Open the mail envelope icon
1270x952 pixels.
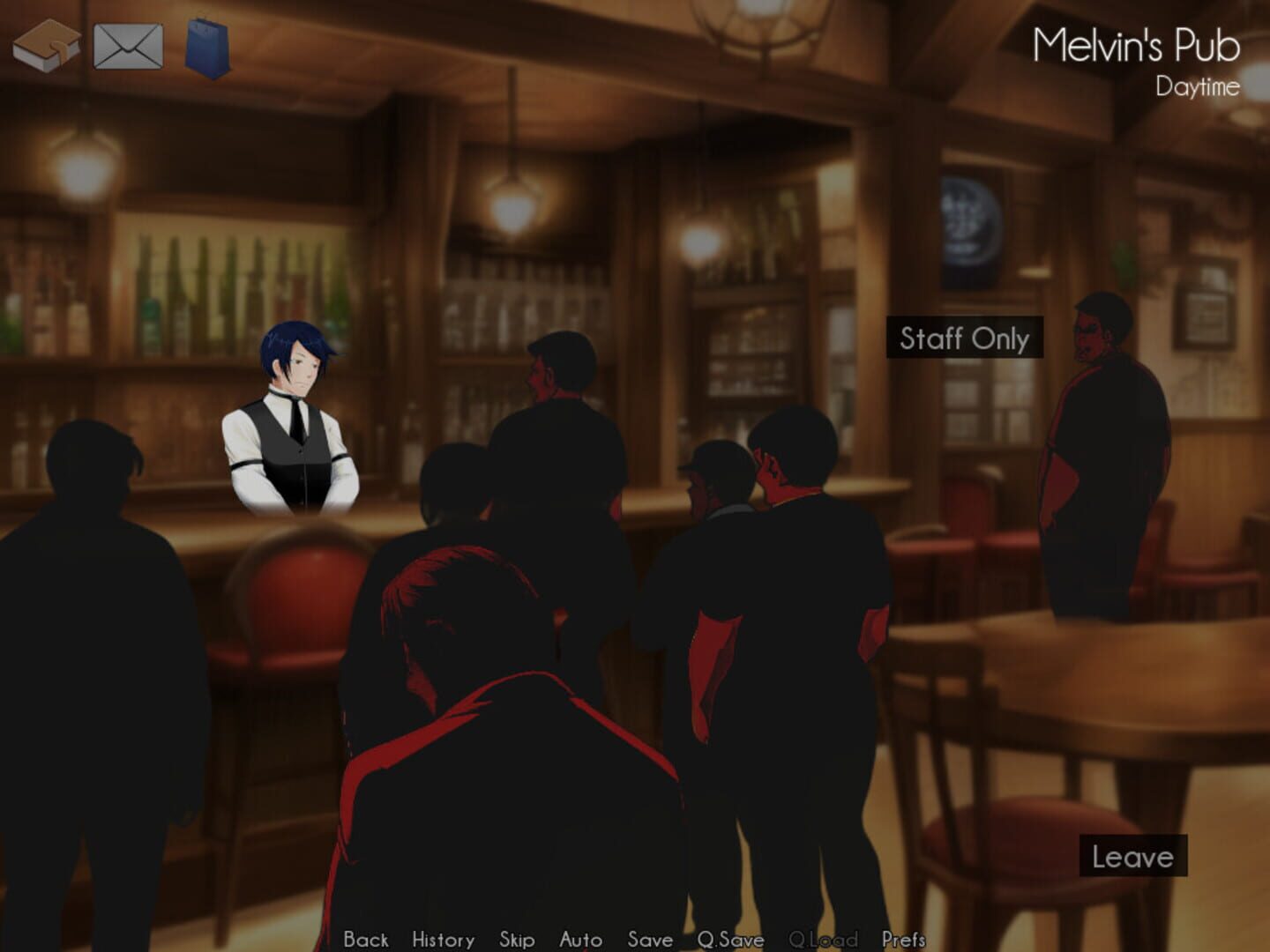pyautogui.click(x=129, y=44)
